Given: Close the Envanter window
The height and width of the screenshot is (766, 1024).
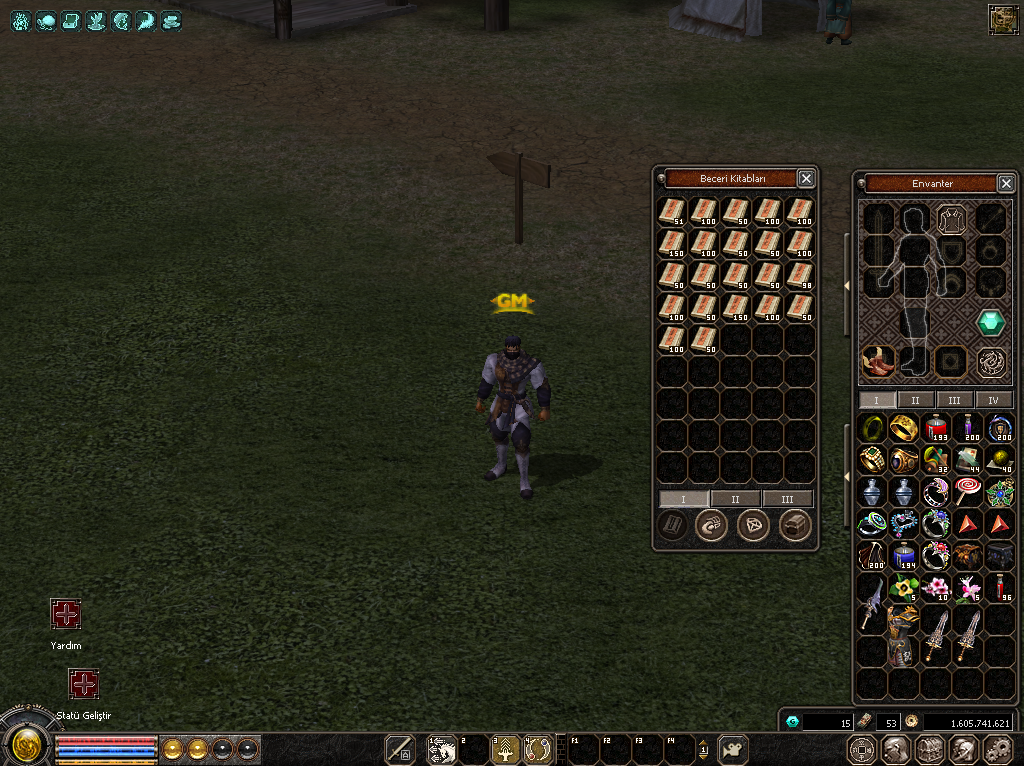Looking at the screenshot, I should coord(1006,183).
